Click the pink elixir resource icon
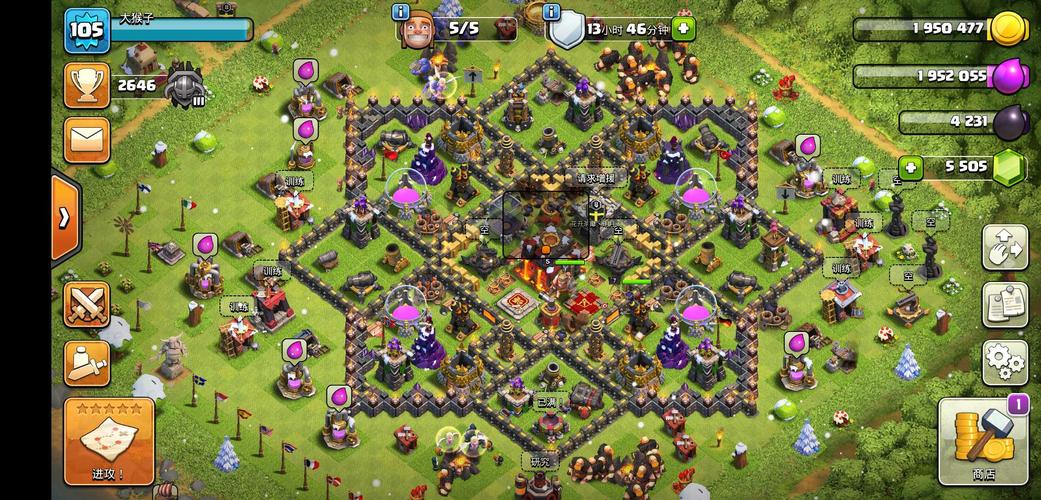Image resolution: width=1041 pixels, height=500 pixels. click(x=1007, y=76)
